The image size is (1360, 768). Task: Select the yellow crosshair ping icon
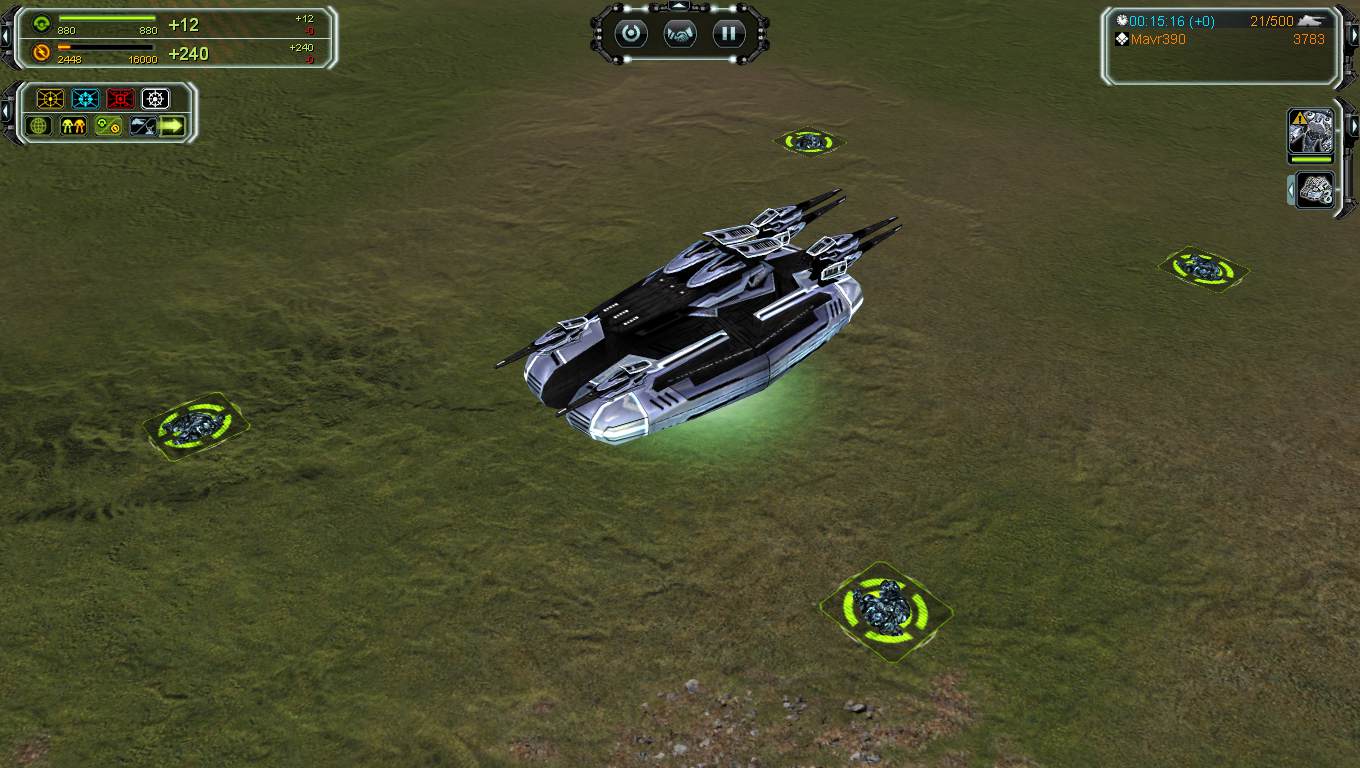click(x=50, y=99)
